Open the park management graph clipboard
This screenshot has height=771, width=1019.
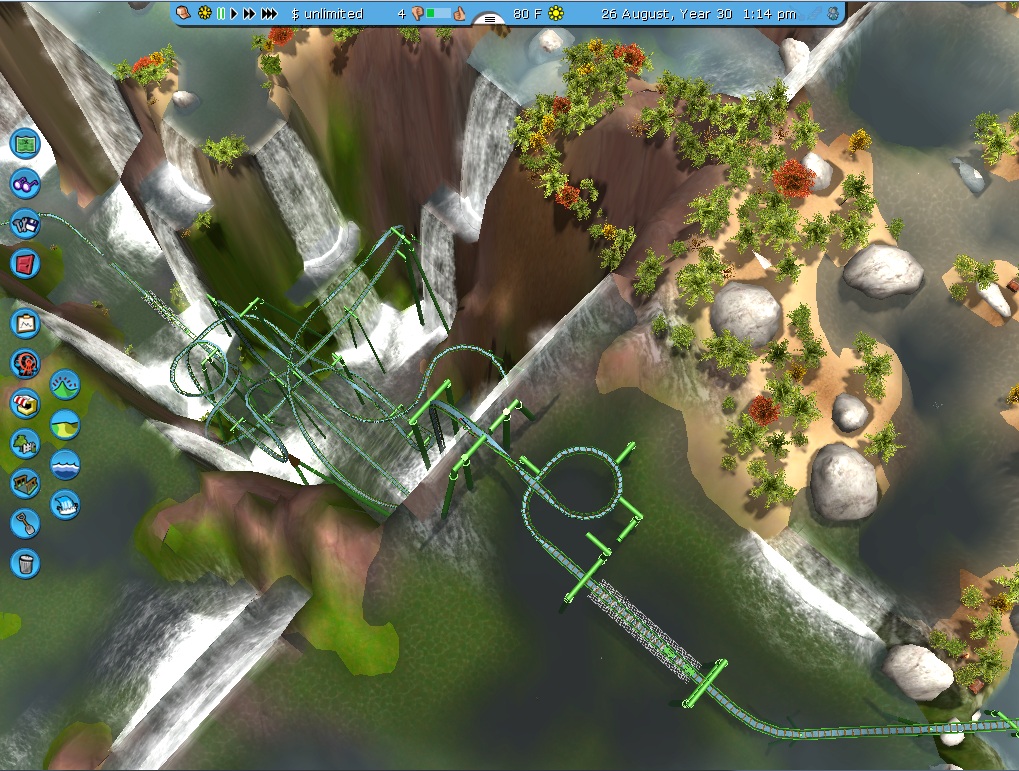click(25, 324)
